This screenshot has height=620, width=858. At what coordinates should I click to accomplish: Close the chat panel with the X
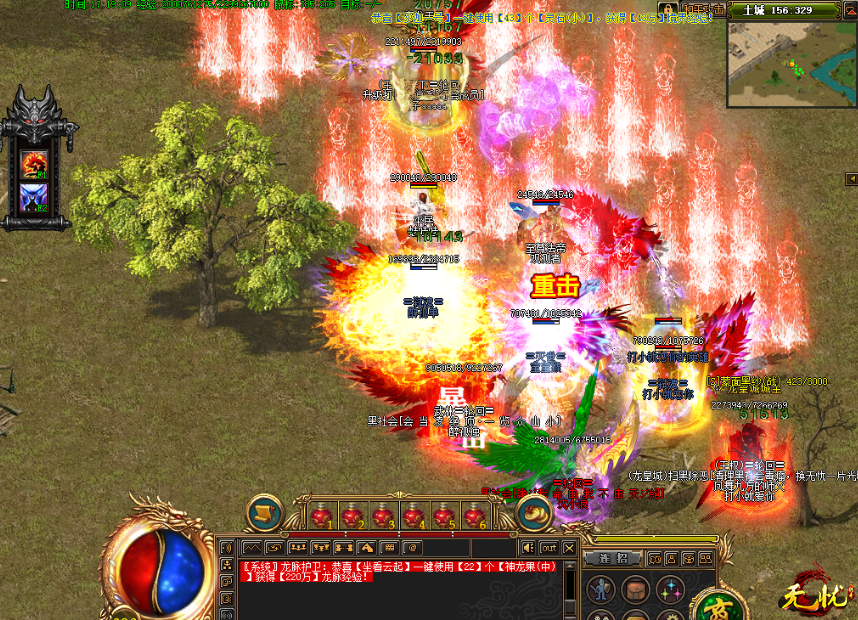tap(570, 548)
